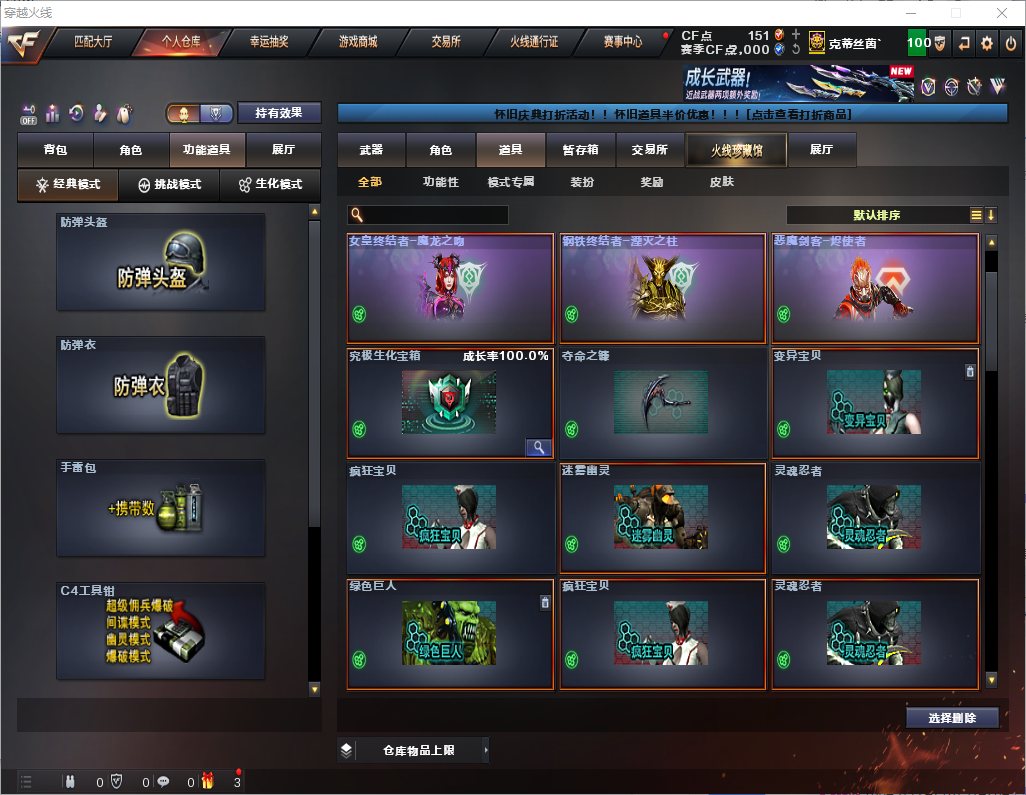Choose the 绿色巨人 item card
The width and height of the screenshot is (1026, 795).
(x=450, y=634)
